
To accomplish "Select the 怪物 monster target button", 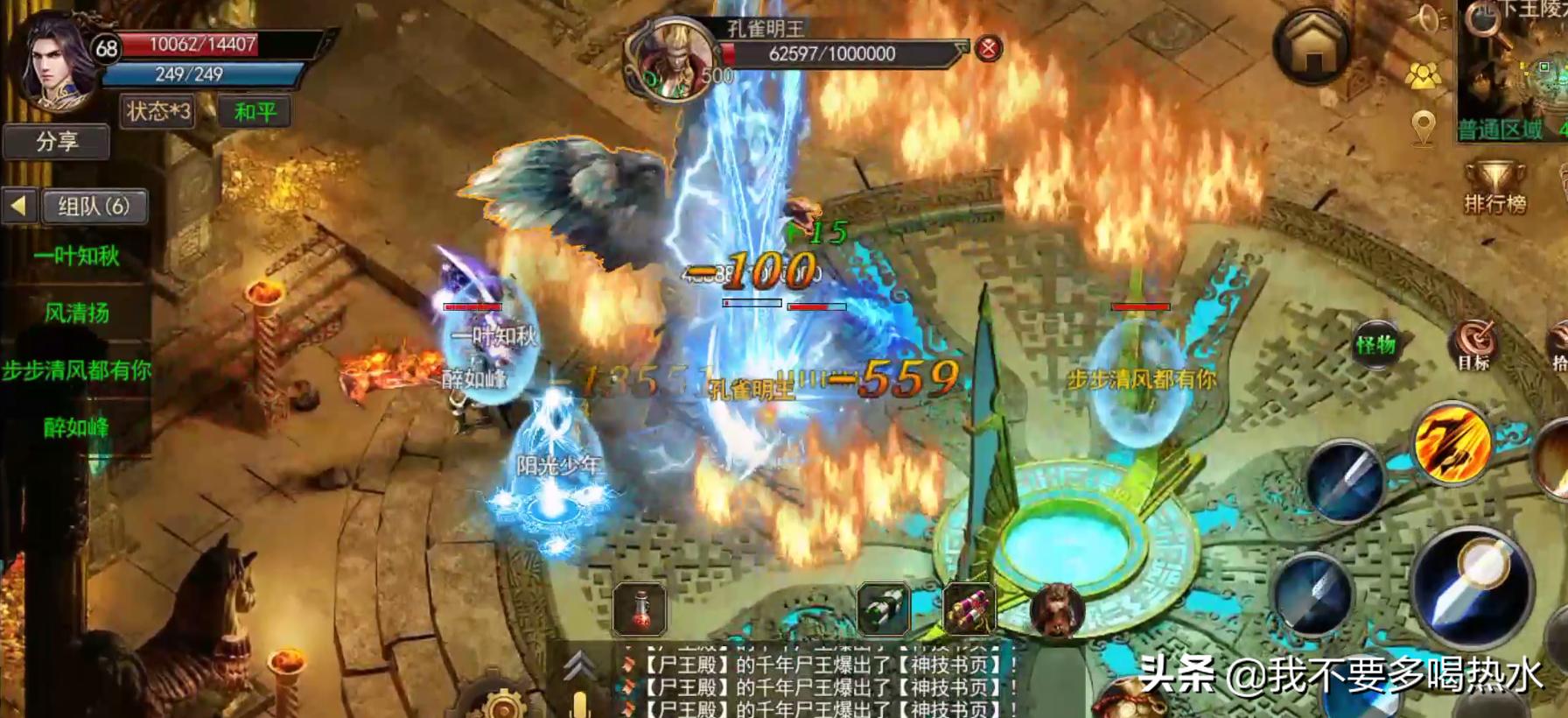I will click(1375, 344).
